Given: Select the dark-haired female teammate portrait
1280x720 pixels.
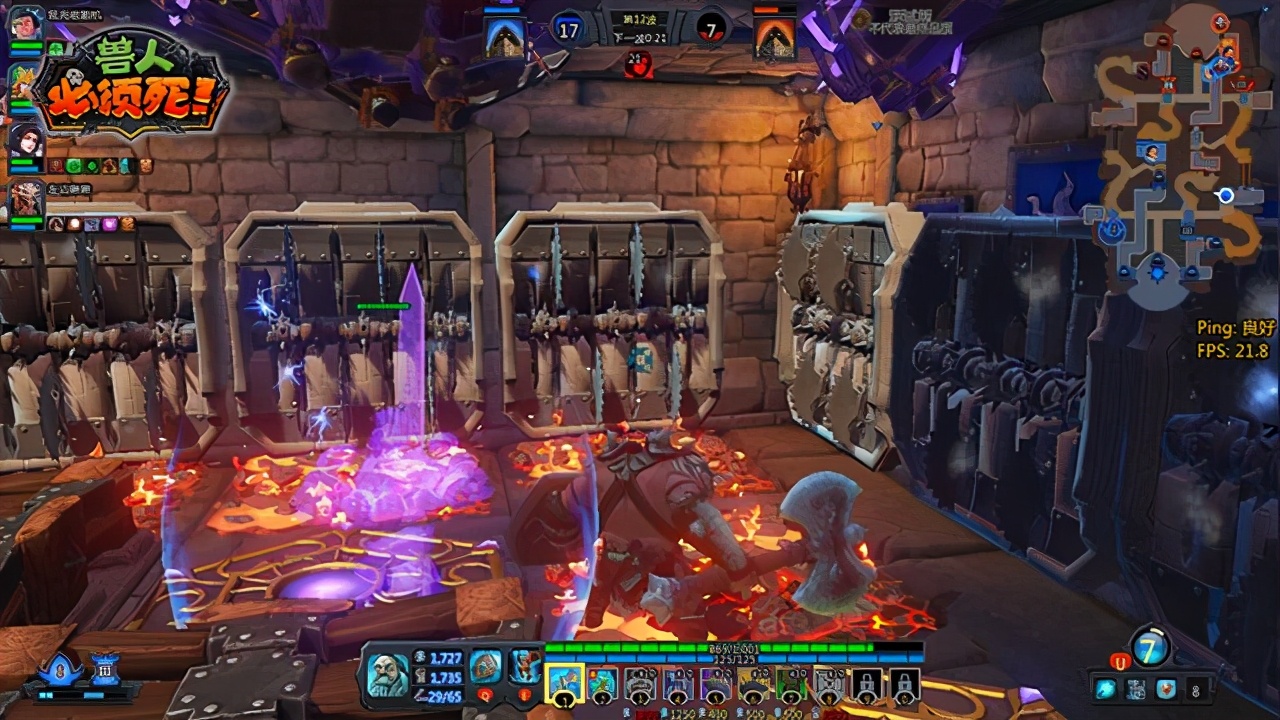Looking at the screenshot, I should tap(25, 140).
